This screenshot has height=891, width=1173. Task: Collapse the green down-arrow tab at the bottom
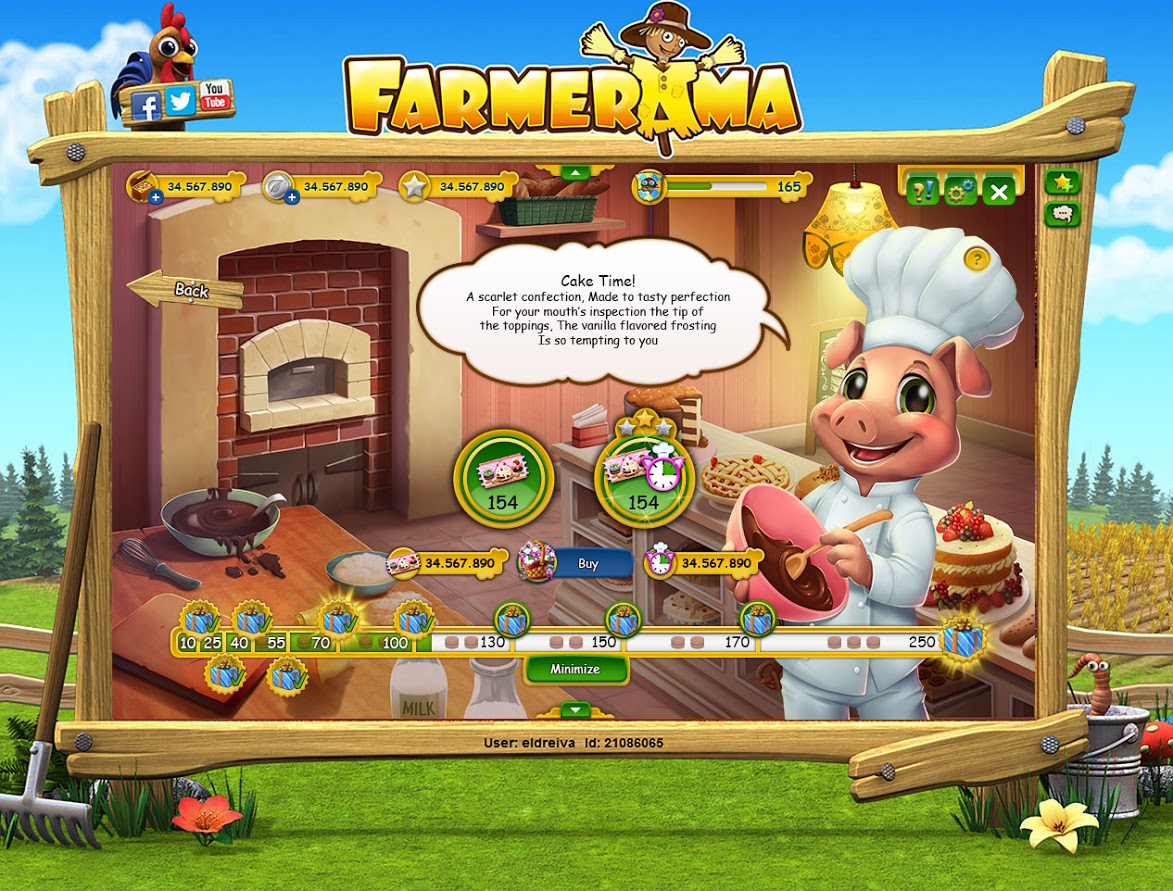coord(575,710)
